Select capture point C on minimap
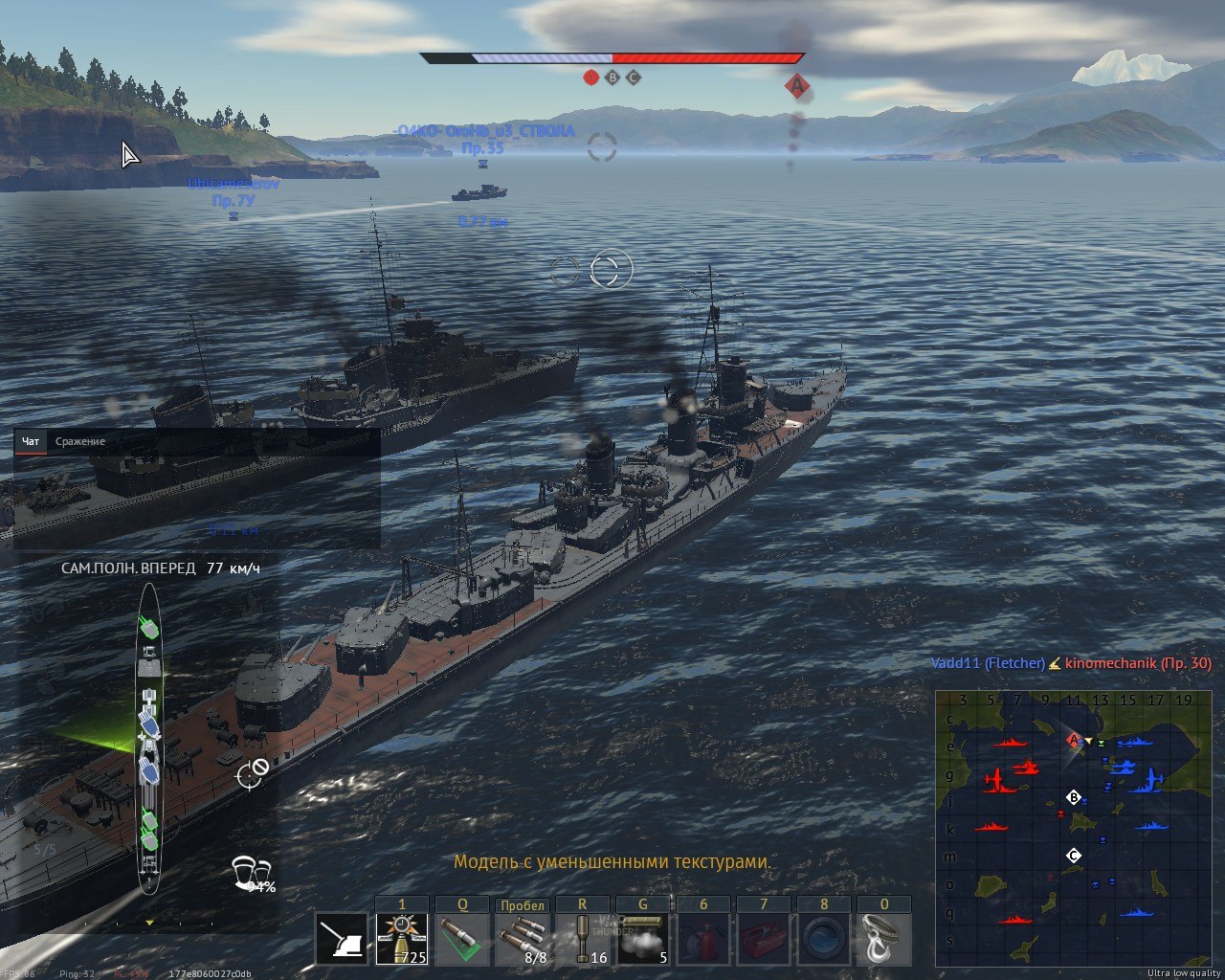1225x980 pixels. 1074,856
